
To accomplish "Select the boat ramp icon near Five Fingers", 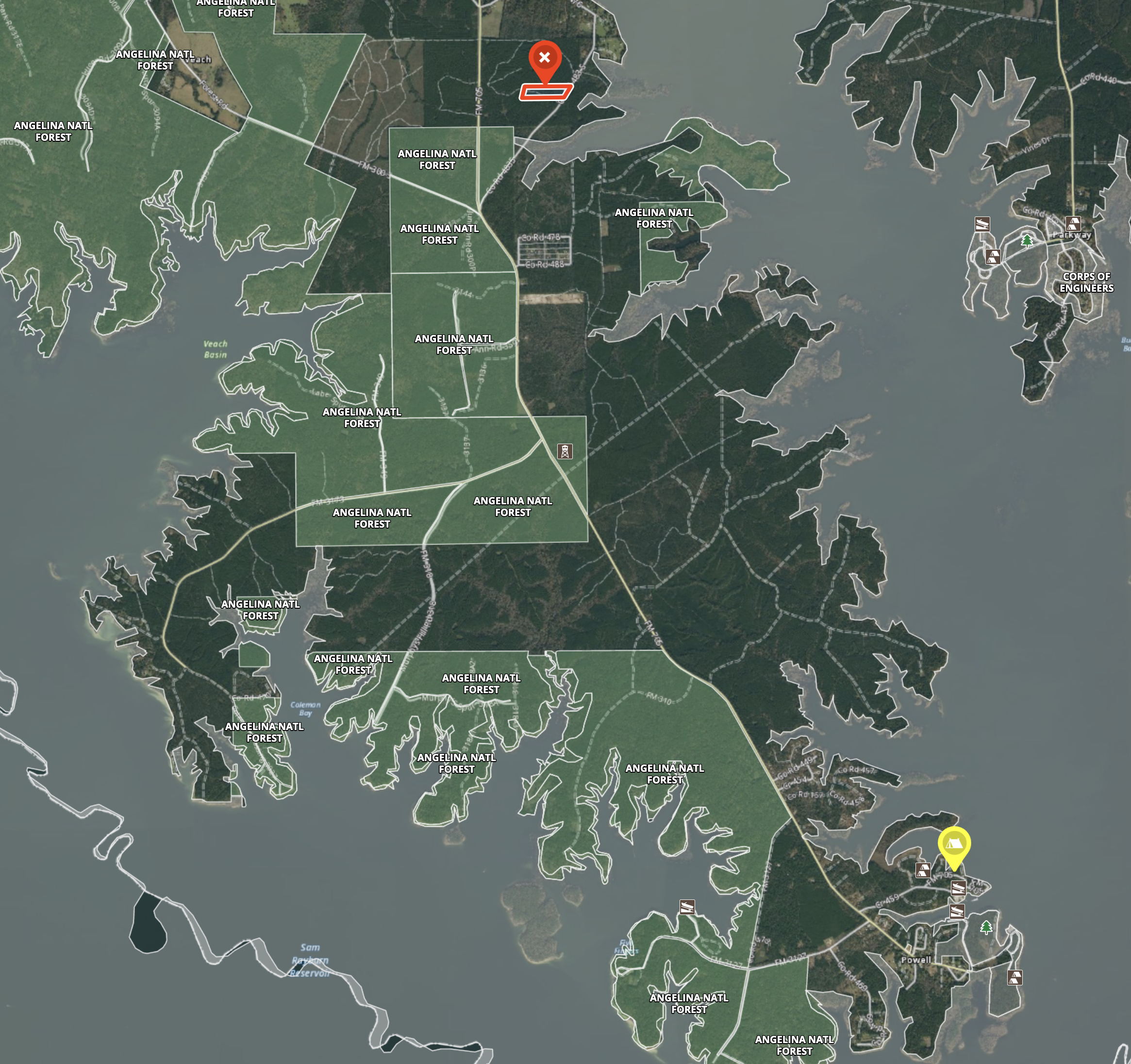I will 687,906.
